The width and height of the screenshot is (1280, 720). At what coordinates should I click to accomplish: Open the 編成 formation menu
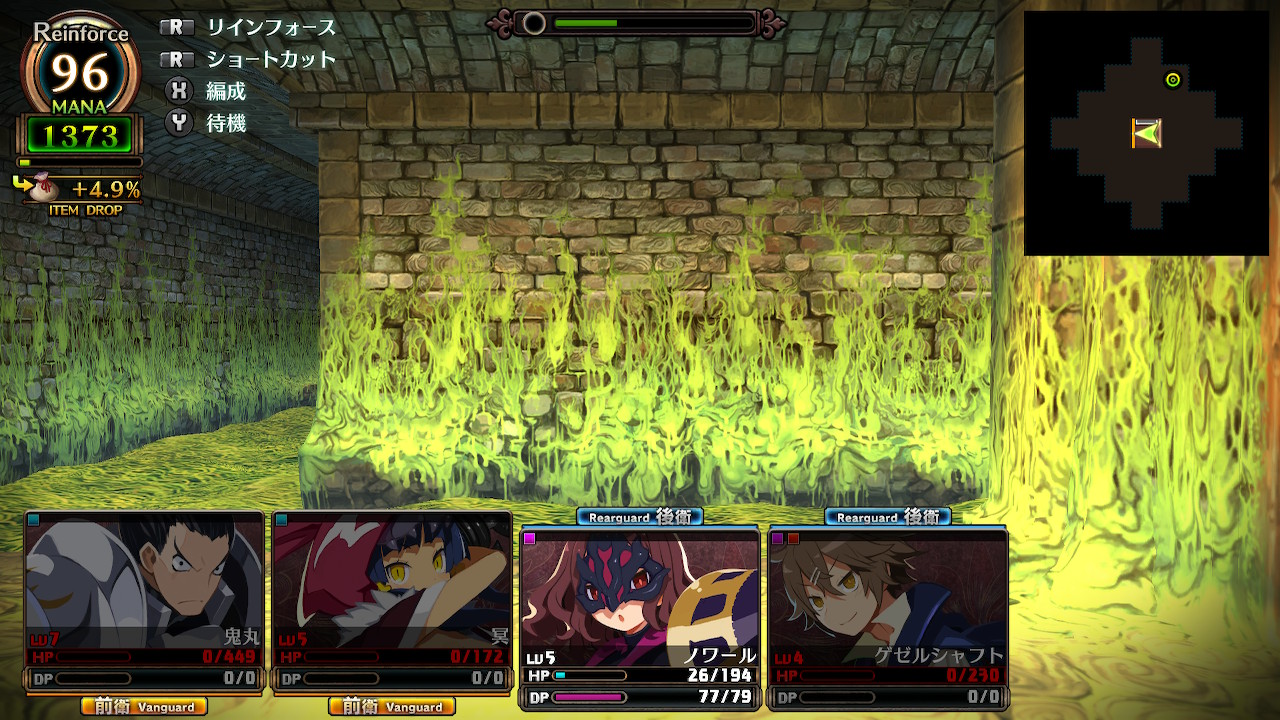click(x=225, y=91)
